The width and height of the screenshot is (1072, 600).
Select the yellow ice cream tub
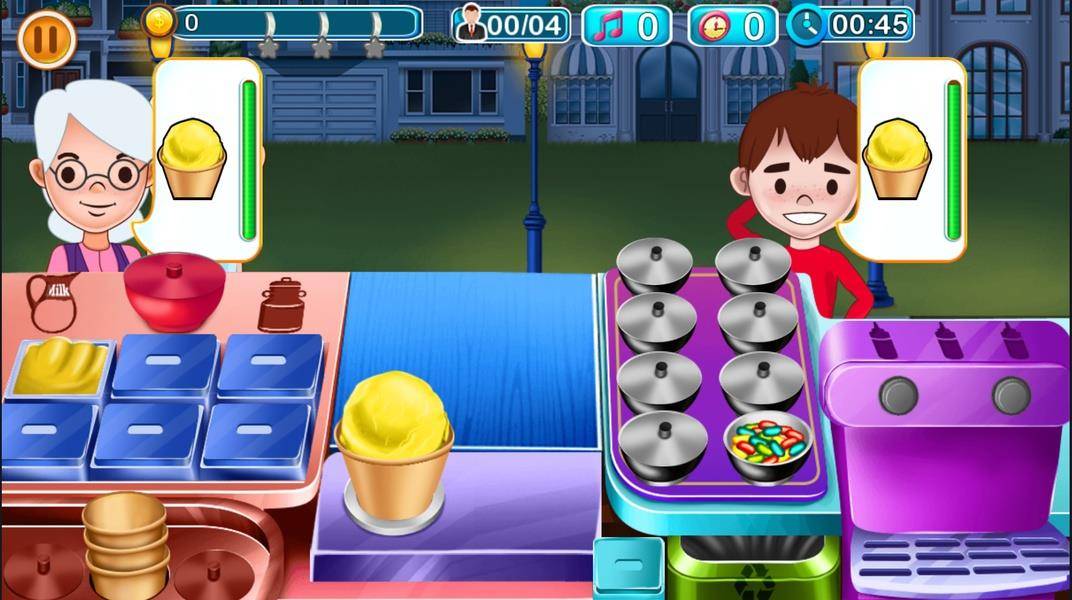(x=59, y=367)
